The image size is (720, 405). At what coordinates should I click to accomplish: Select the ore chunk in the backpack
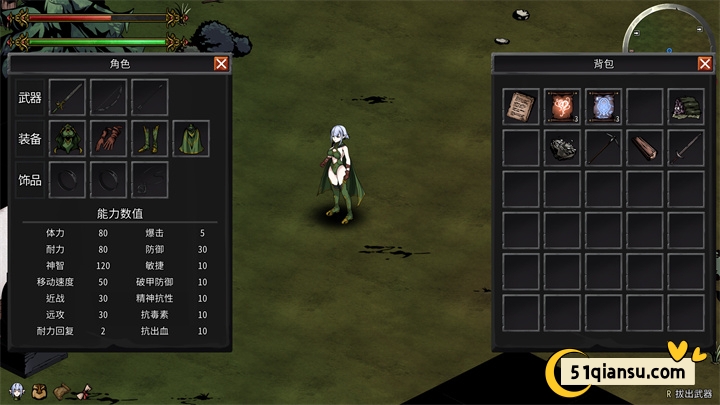point(561,148)
